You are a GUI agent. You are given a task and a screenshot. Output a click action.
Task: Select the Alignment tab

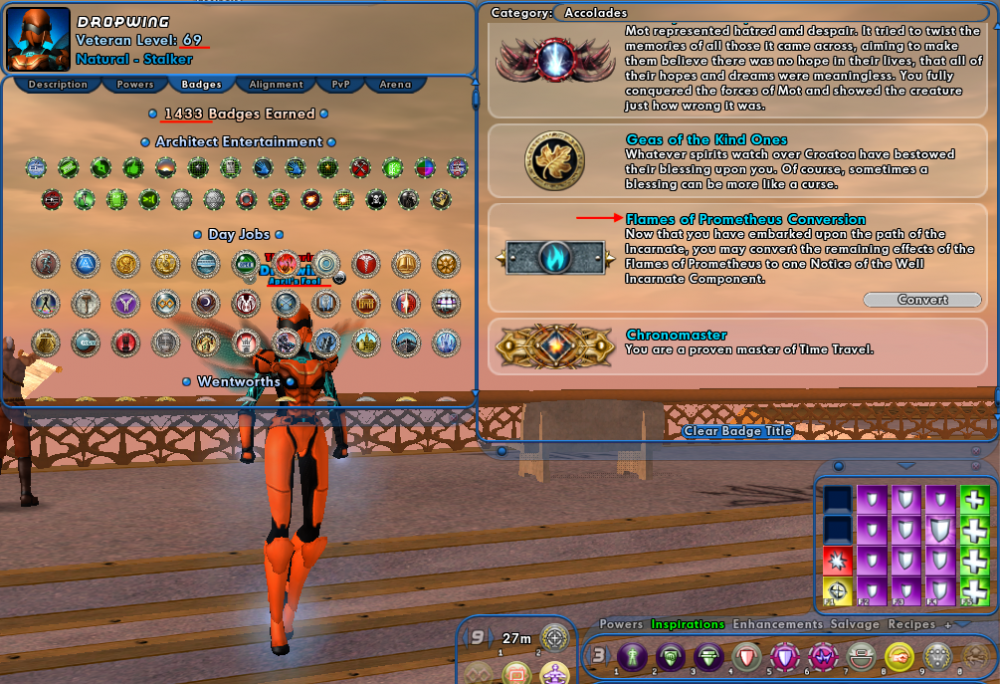(276, 85)
